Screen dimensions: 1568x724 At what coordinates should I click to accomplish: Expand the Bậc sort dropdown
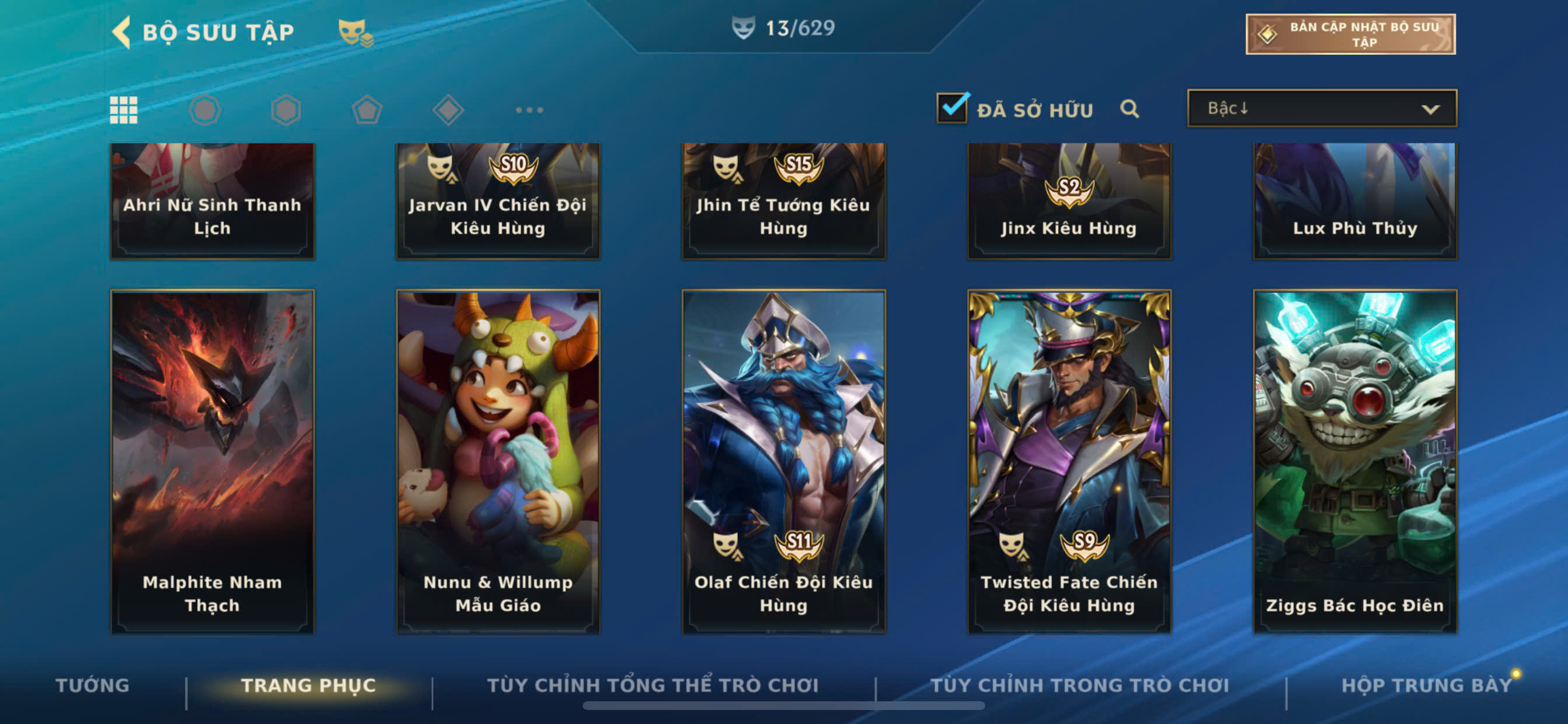pyautogui.click(x=1321, y=109)
